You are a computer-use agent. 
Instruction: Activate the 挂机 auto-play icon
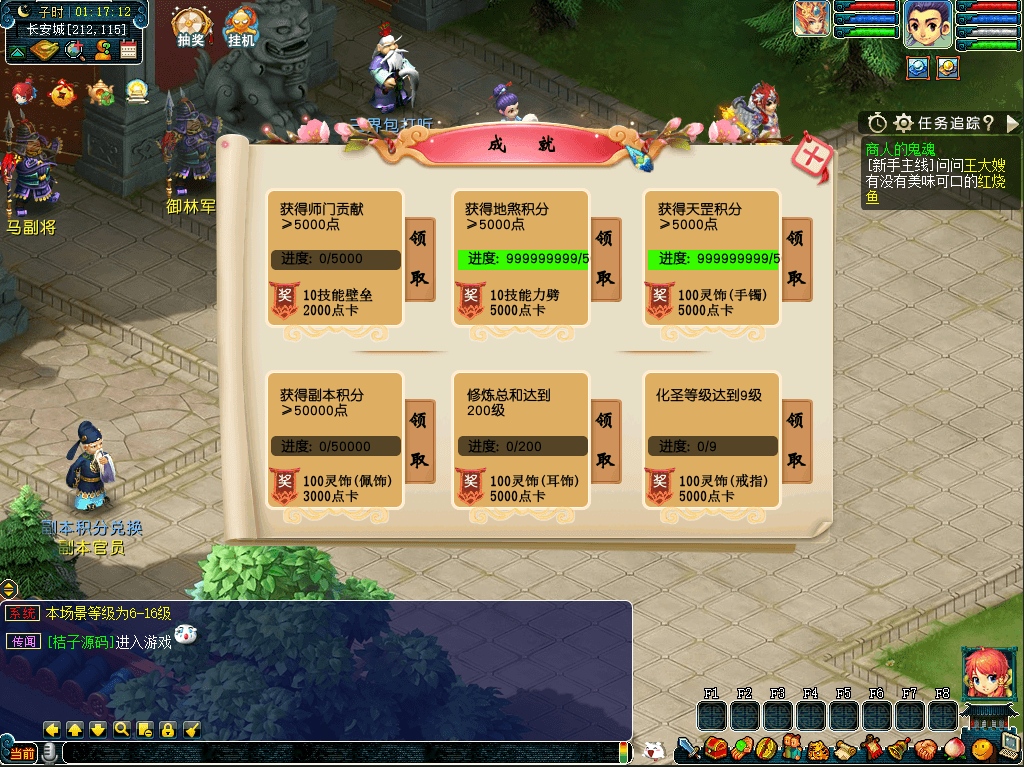pyautogui.click(x=241, y=27)
